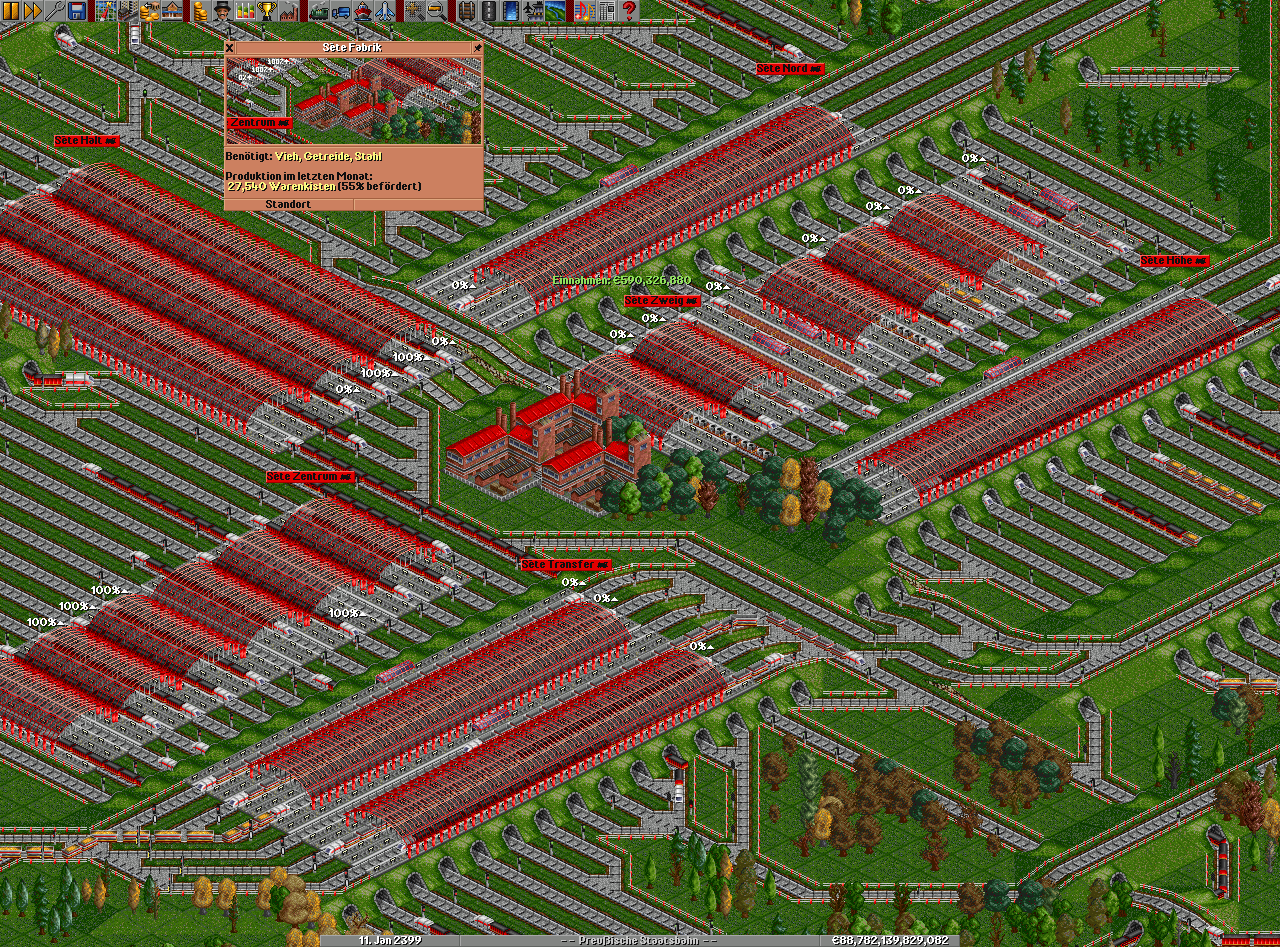Open the town directory
This screenshot has width=1280, height=947.
click(x=127, y=11)
